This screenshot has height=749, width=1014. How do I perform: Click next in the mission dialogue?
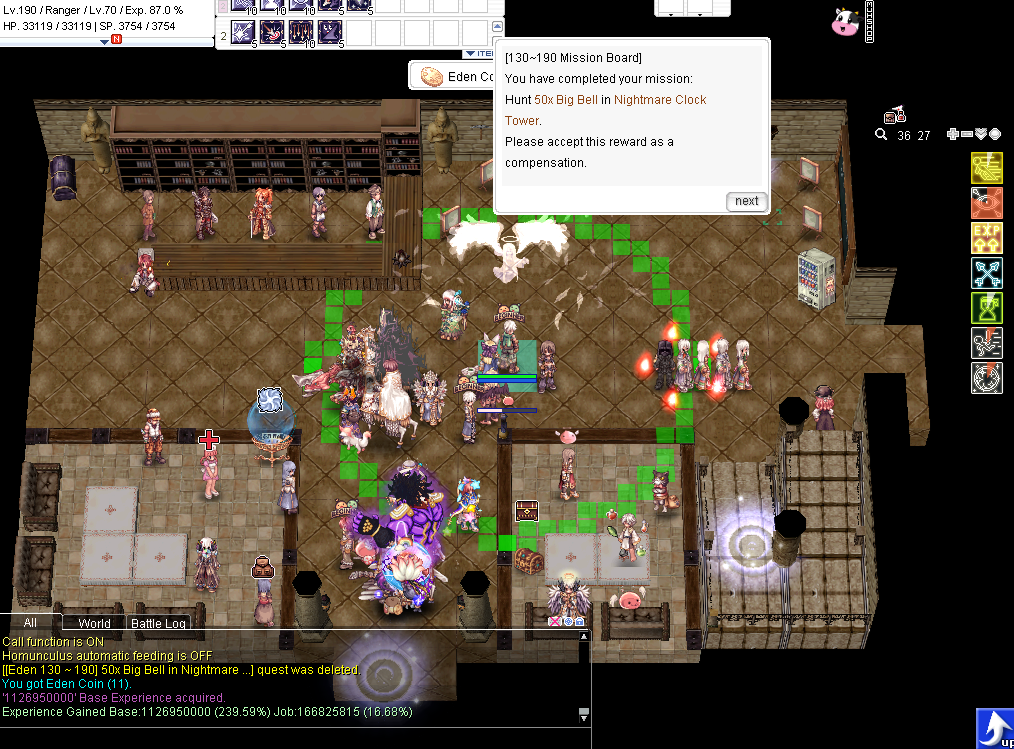pyautogui.click(x=746, y=201)
